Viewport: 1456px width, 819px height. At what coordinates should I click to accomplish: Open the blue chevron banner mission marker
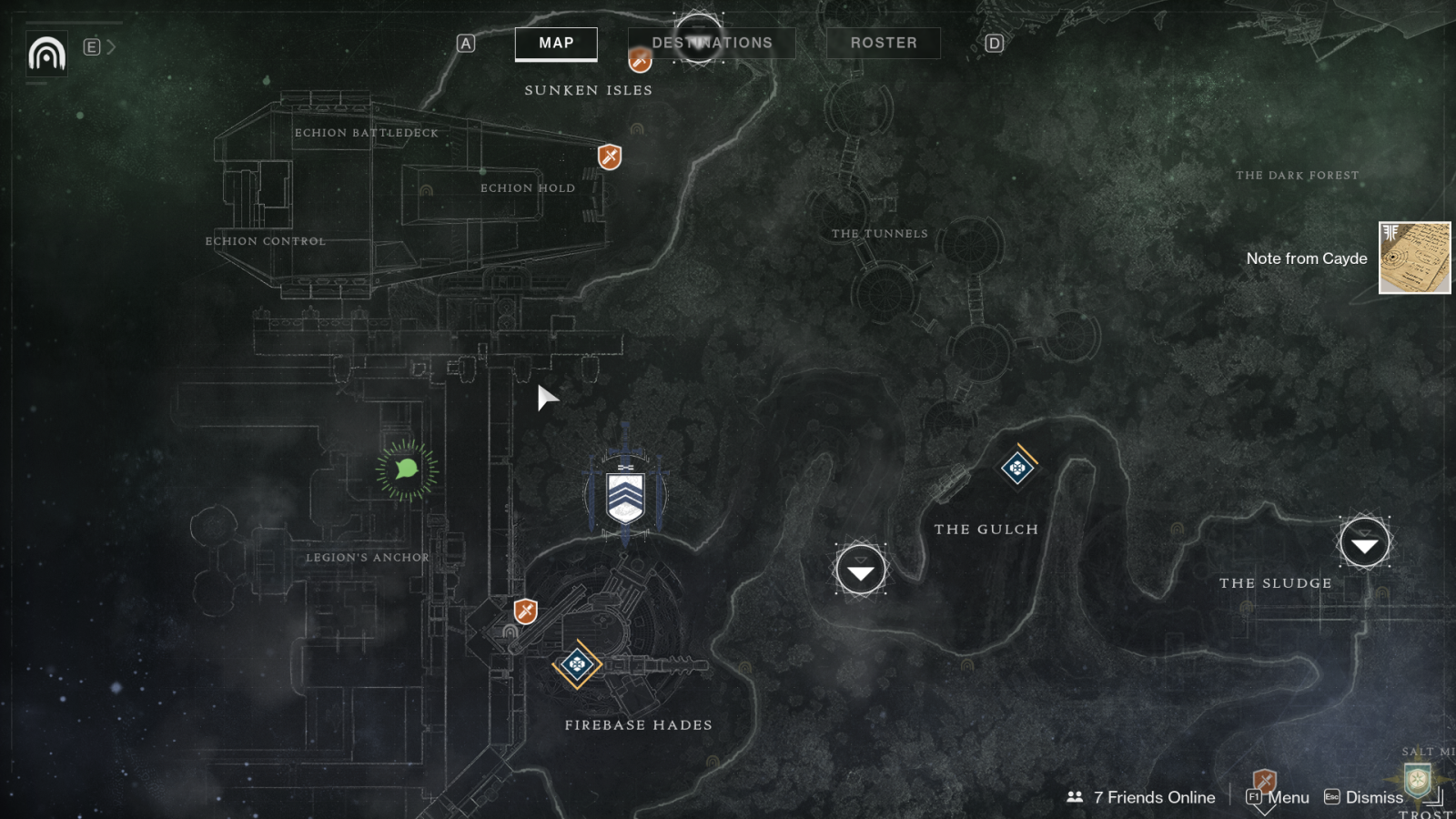pos(625,497)
